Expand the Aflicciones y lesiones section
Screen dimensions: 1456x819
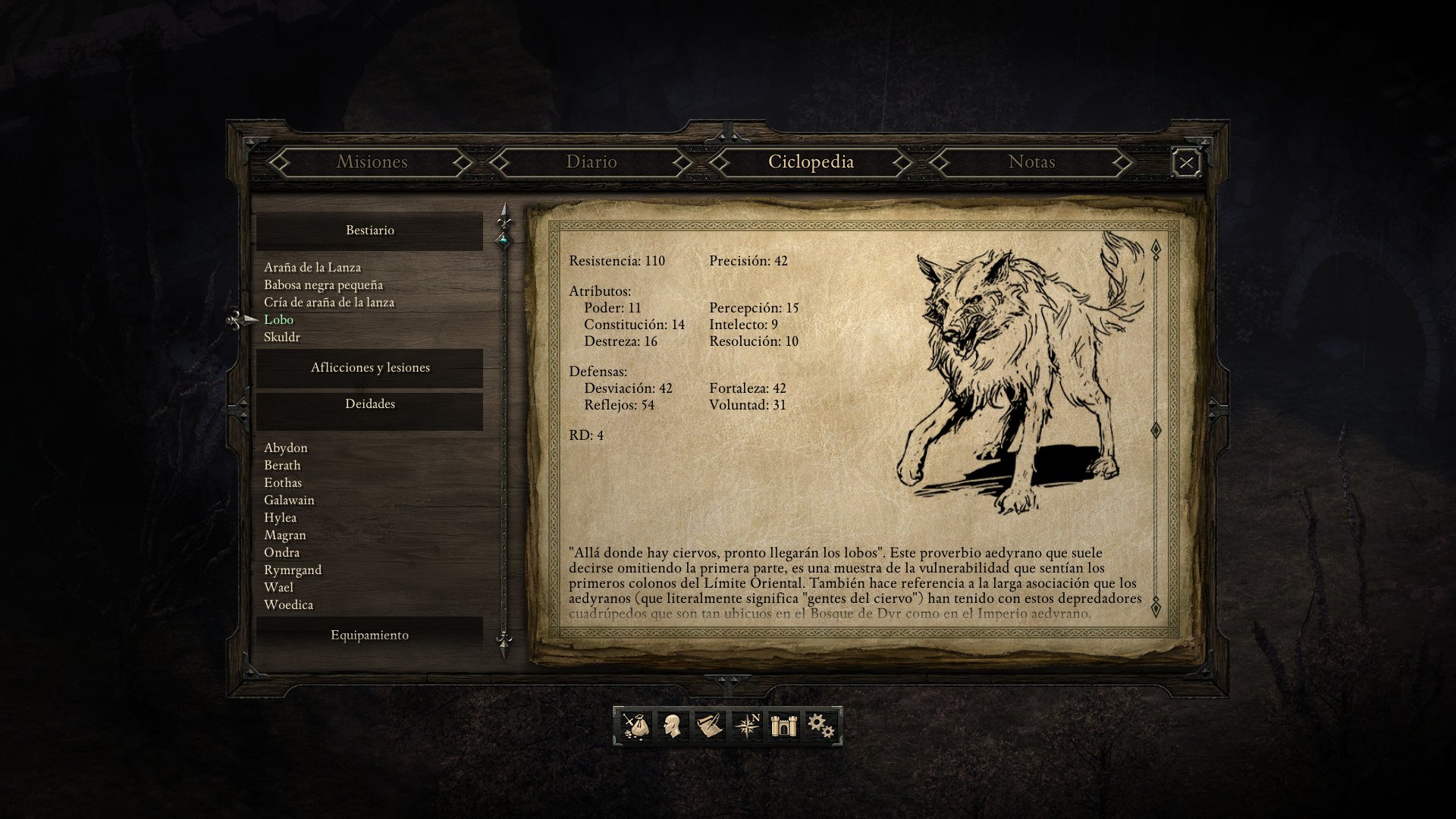pos(369,366)
